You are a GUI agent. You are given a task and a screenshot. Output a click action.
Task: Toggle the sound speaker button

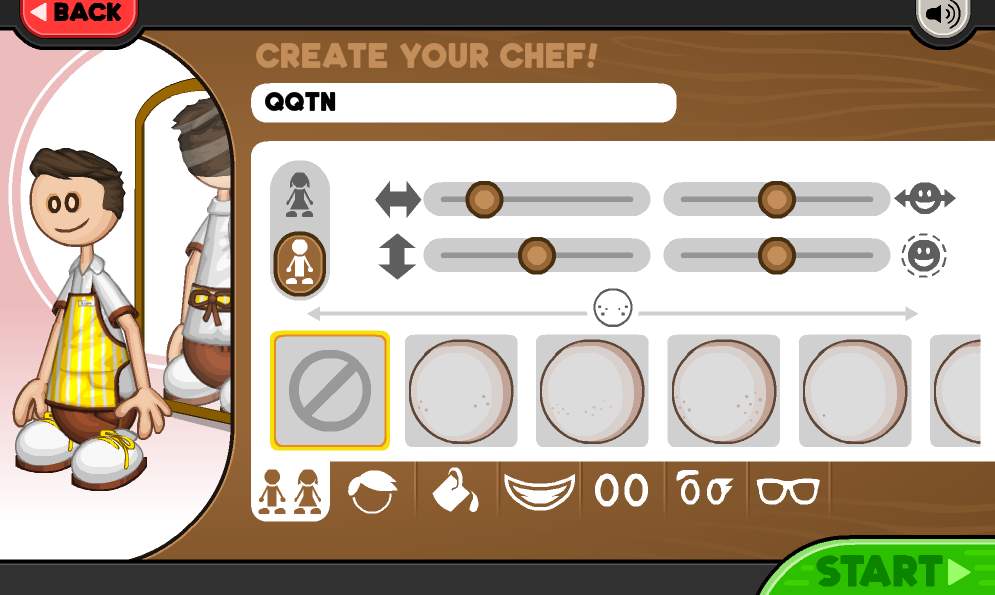942,15
